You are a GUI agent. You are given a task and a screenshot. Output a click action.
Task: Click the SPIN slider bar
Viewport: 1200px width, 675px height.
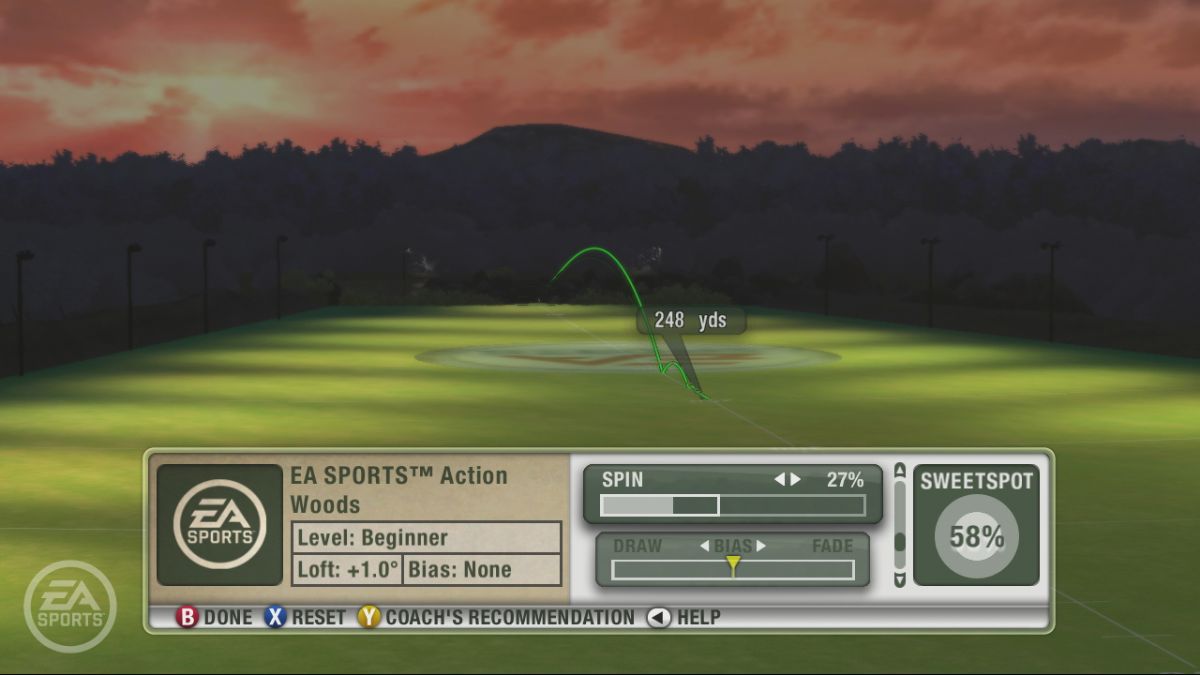coord(732,505)
